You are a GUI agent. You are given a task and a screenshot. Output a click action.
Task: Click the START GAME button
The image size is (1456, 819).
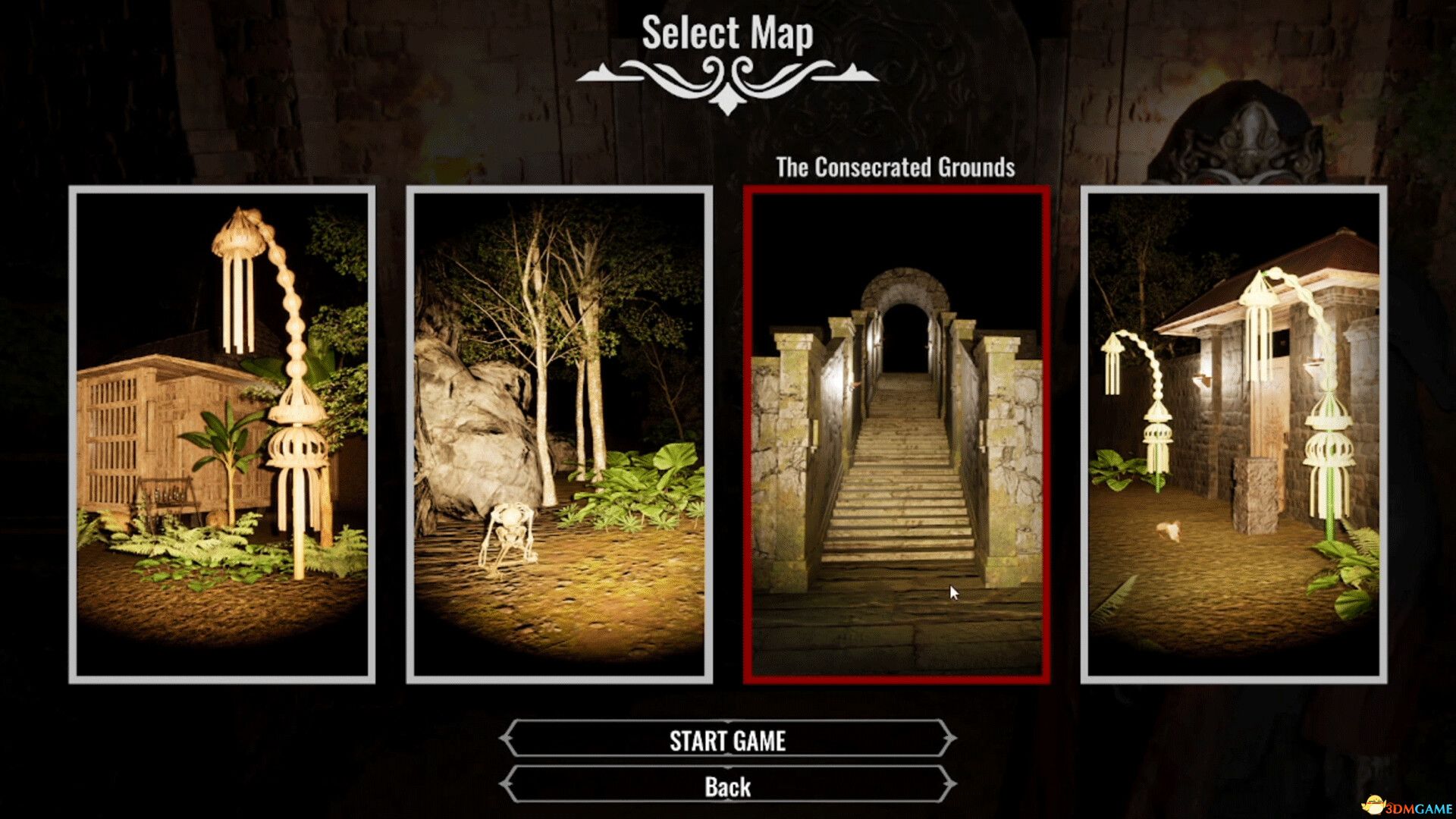point(728,741)
